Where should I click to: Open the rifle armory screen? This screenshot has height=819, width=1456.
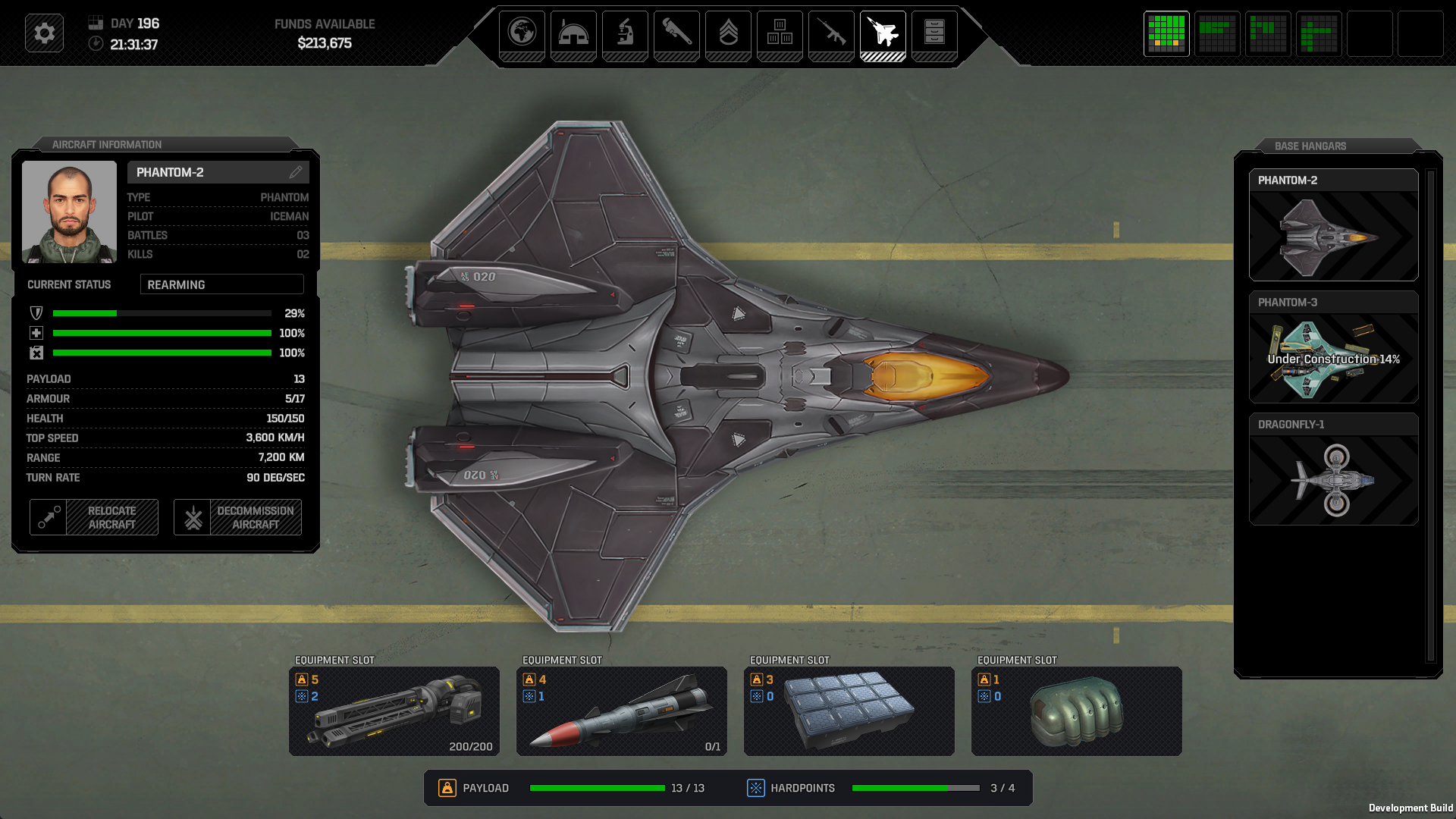click(x=831, y=34)
